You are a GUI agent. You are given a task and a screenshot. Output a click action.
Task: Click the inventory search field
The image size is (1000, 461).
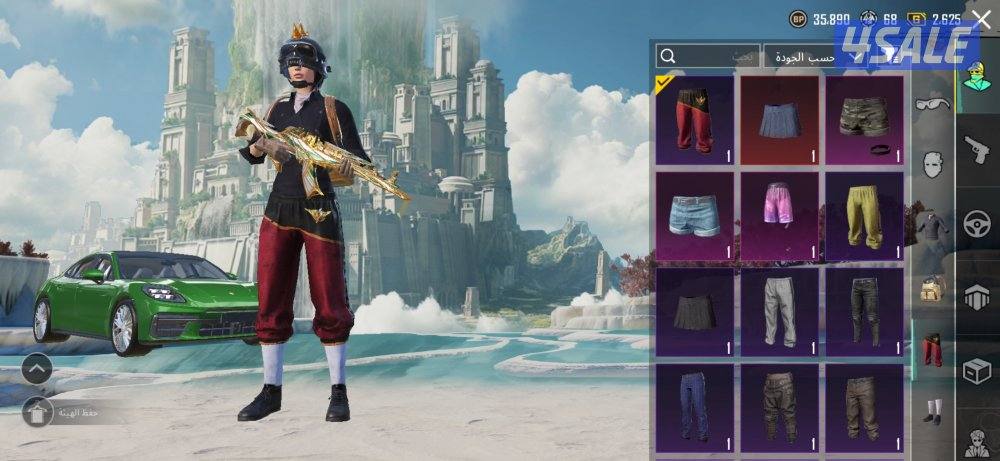click(706, 57)
